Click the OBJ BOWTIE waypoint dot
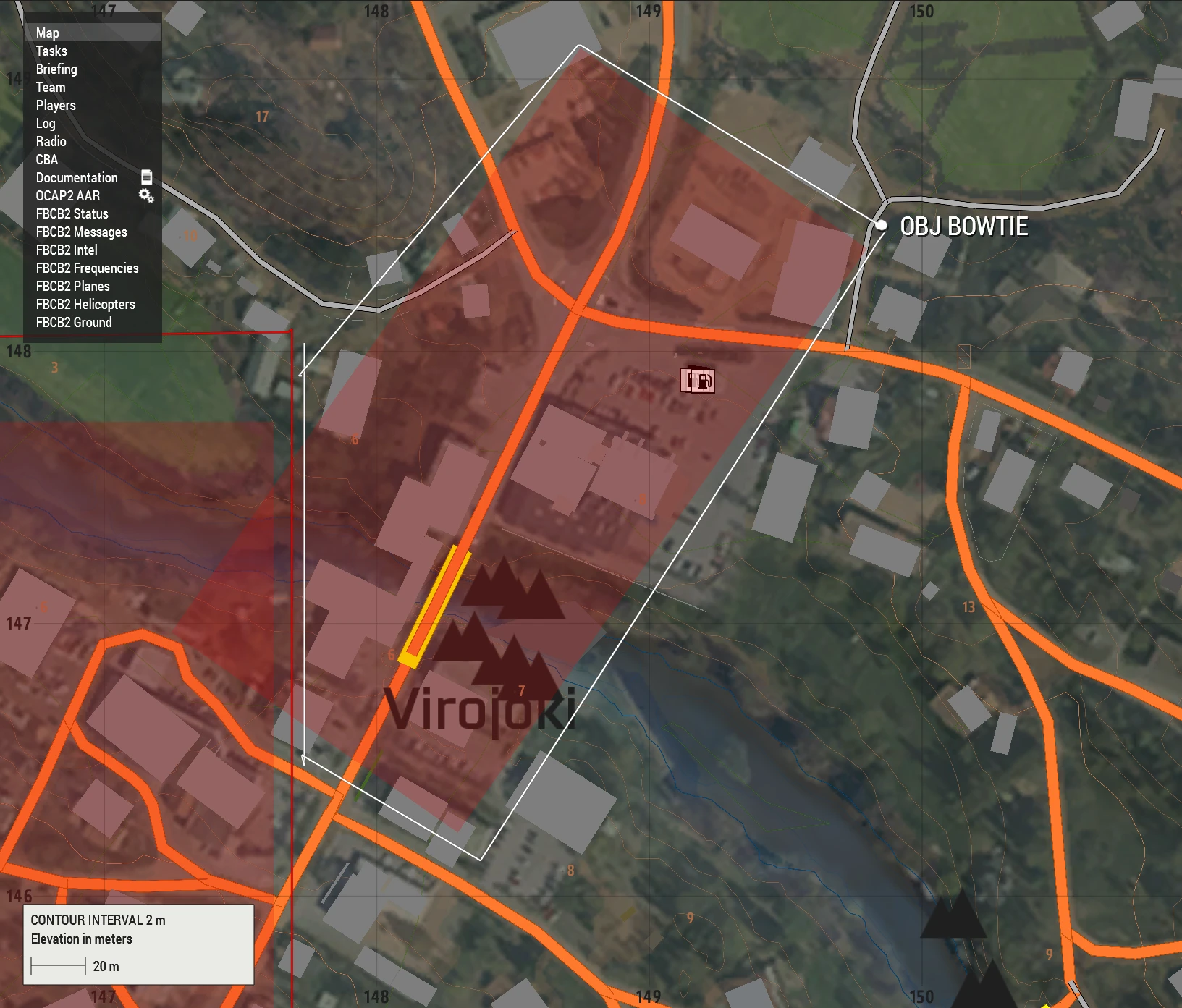1182x1008 pixels. (882, 225)
